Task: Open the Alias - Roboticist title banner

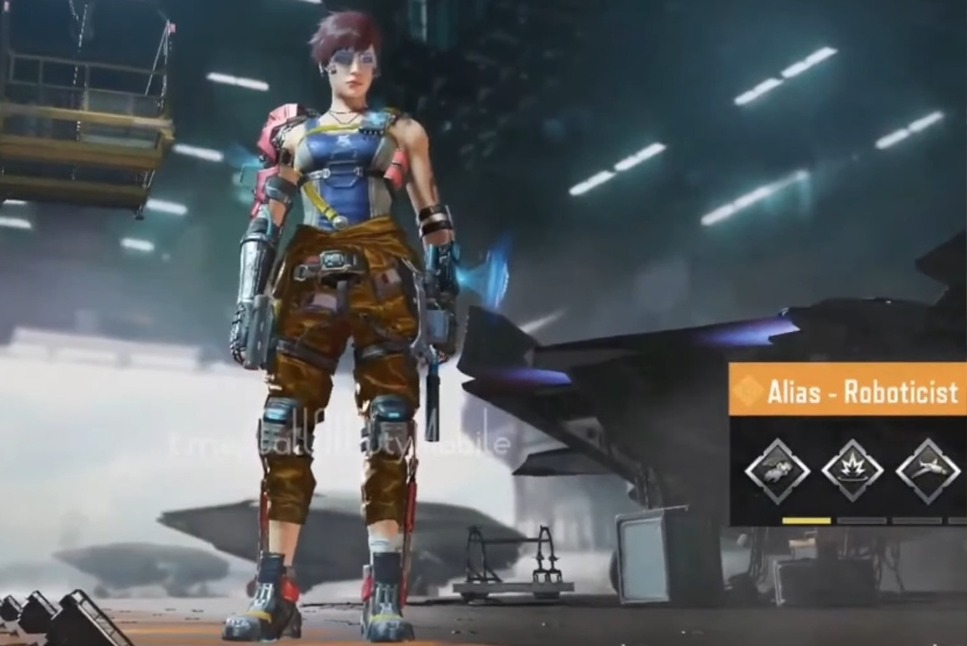Action: coord(848,390)
